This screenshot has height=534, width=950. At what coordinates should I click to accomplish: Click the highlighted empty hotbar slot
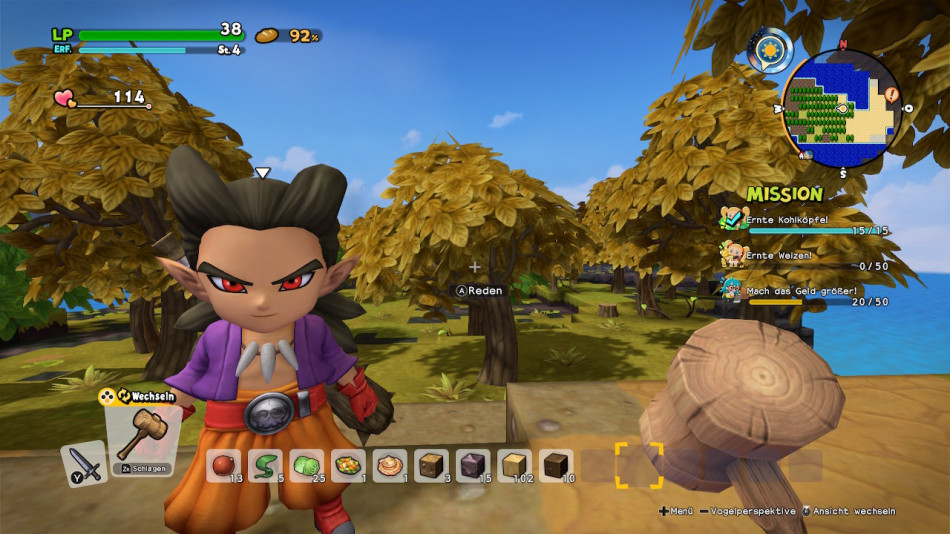pos(638,465)
